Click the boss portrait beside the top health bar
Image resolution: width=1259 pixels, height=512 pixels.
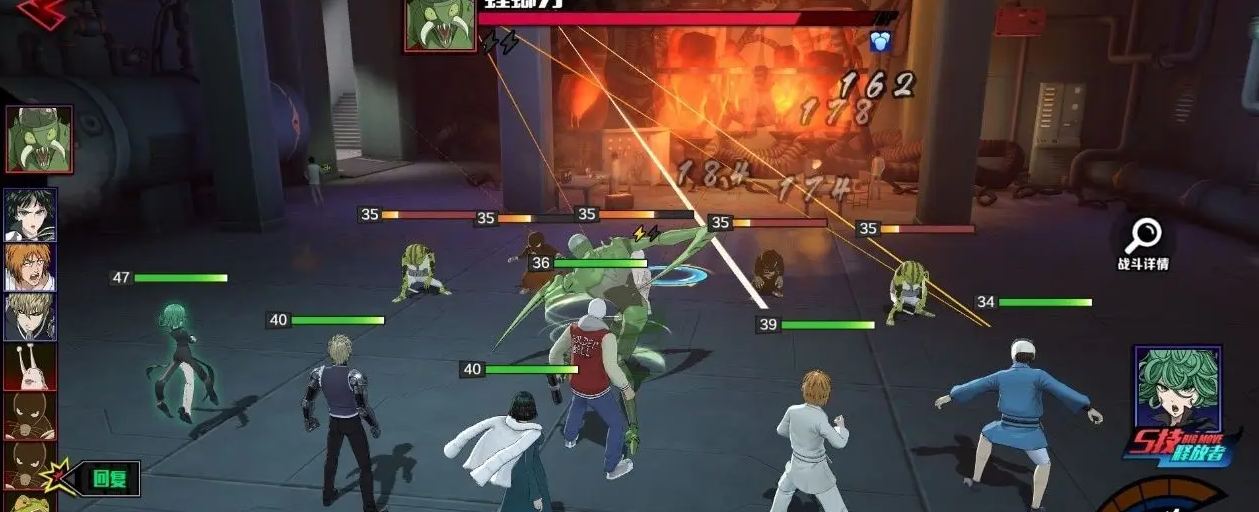(440, 24)
